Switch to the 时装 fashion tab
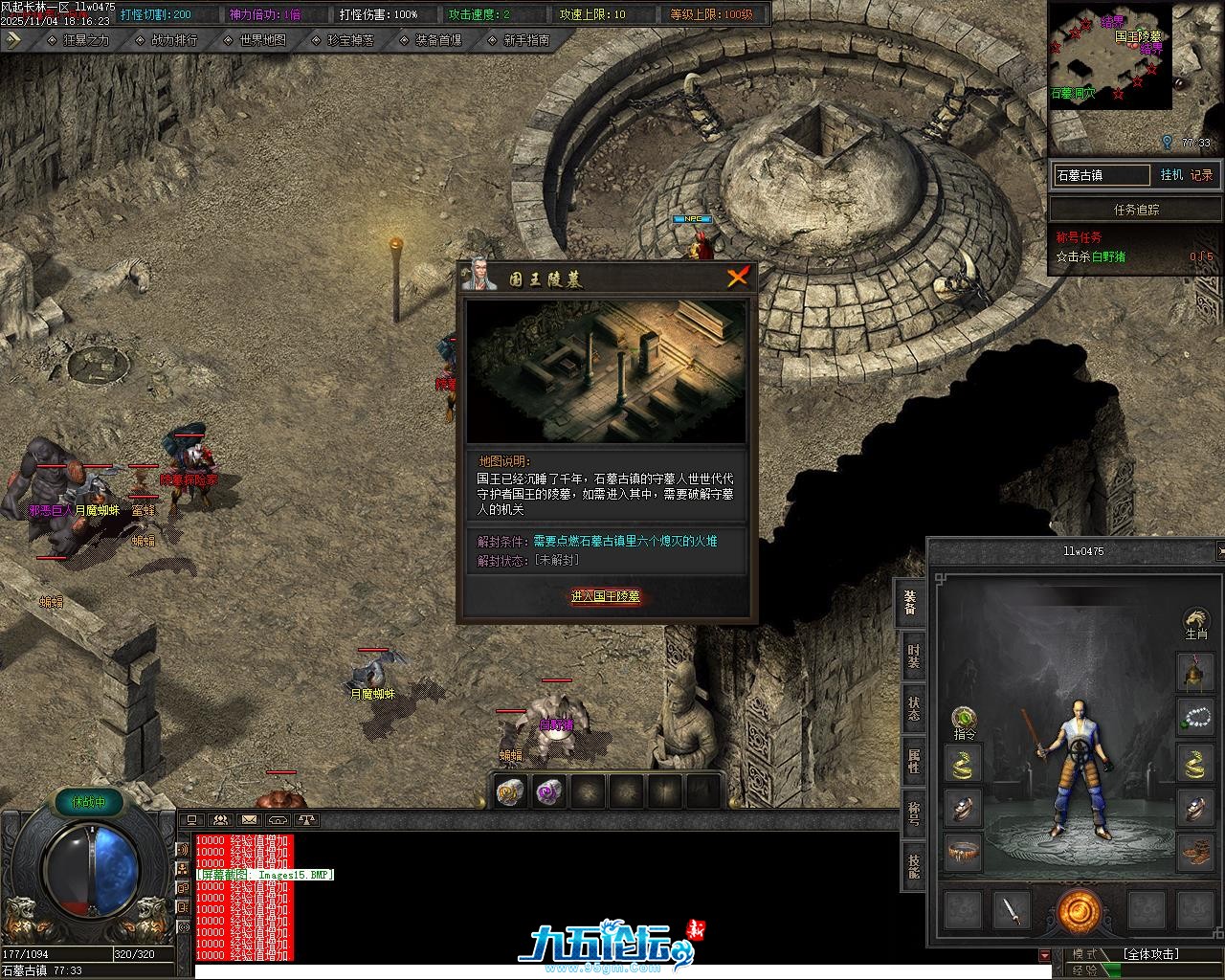 (913, 657)
